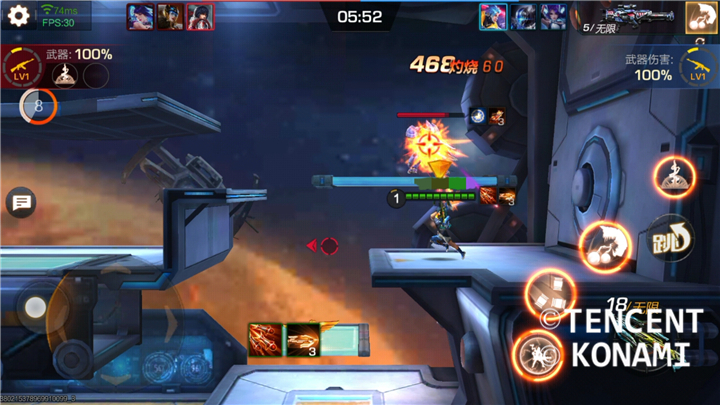
Task: Tap the blue-haired teammate portrait
Action: 141,17
